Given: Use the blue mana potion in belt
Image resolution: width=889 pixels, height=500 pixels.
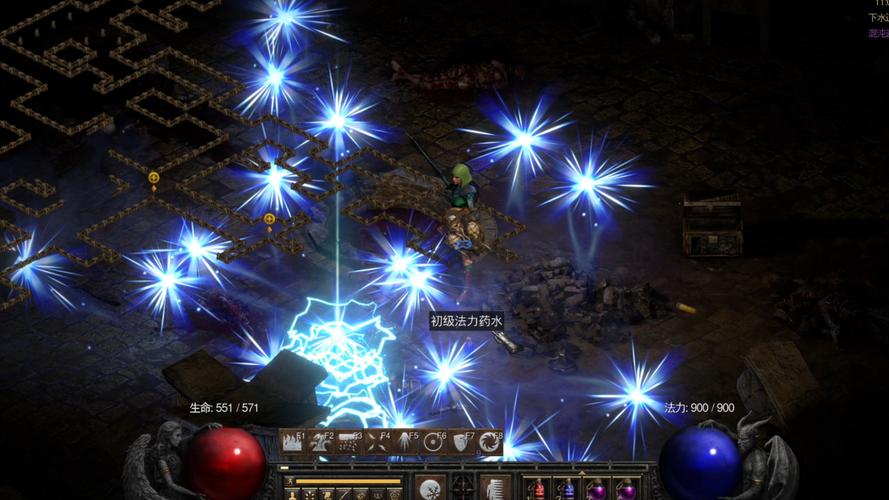Looking at the screenshot, I should tap(568, 489).
